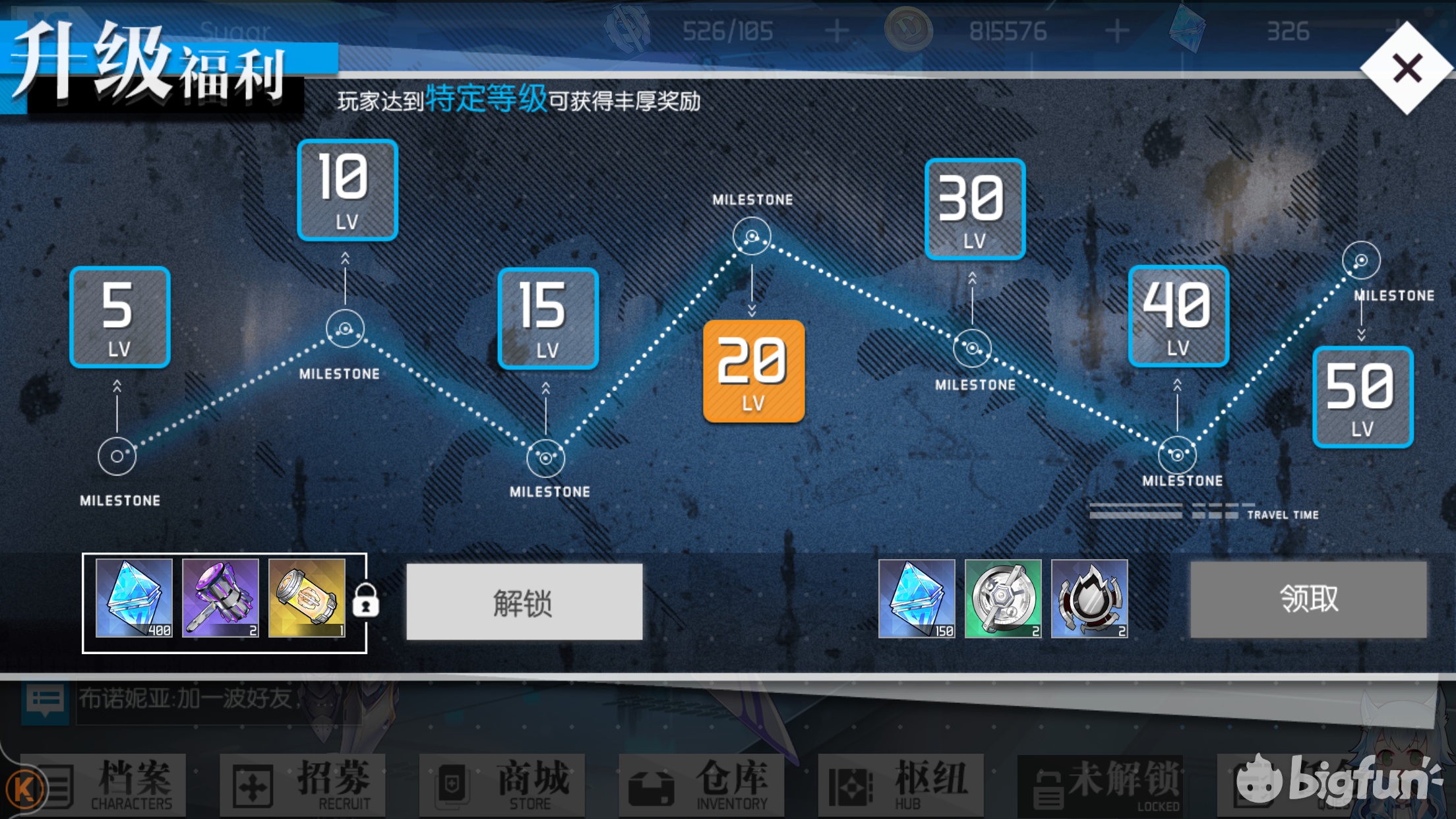This screenshot has width=1456, height=819.
Task: Click the purple hammer reward item
Action: click(x=222, y=600)
